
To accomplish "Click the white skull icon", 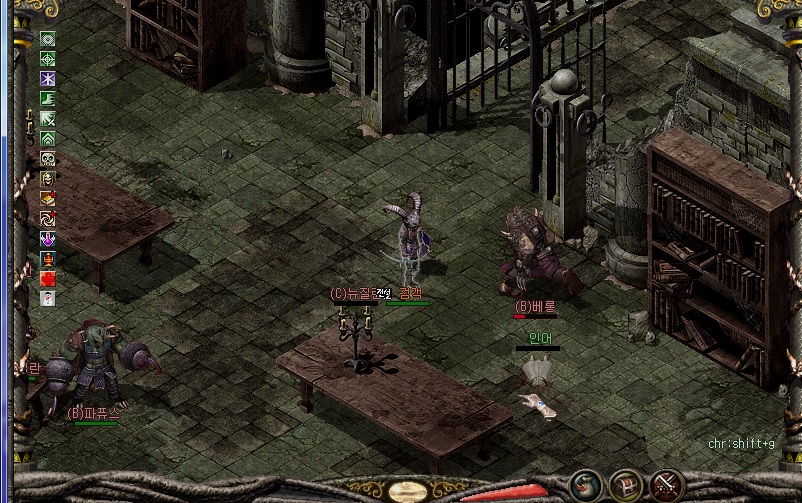I will [x=47, y=159].
